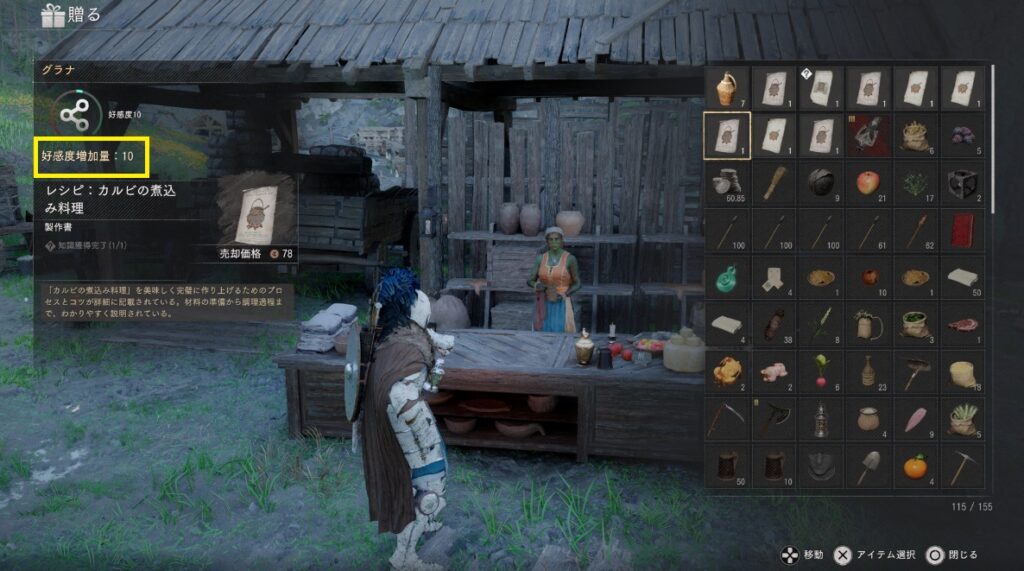Choose the scythe tool slot
1024x571 pixels.
(727, 417)
